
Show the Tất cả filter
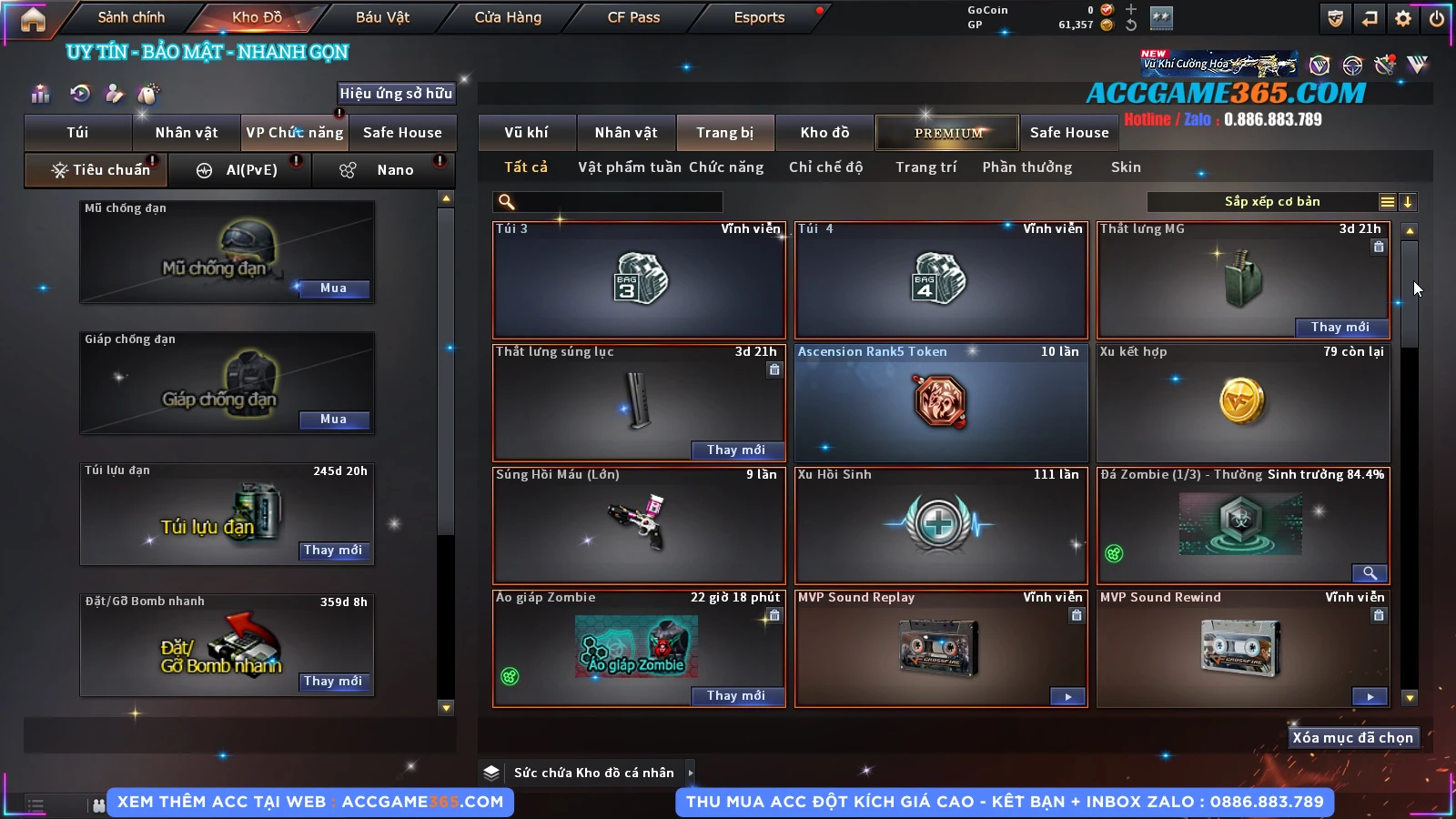526,167
